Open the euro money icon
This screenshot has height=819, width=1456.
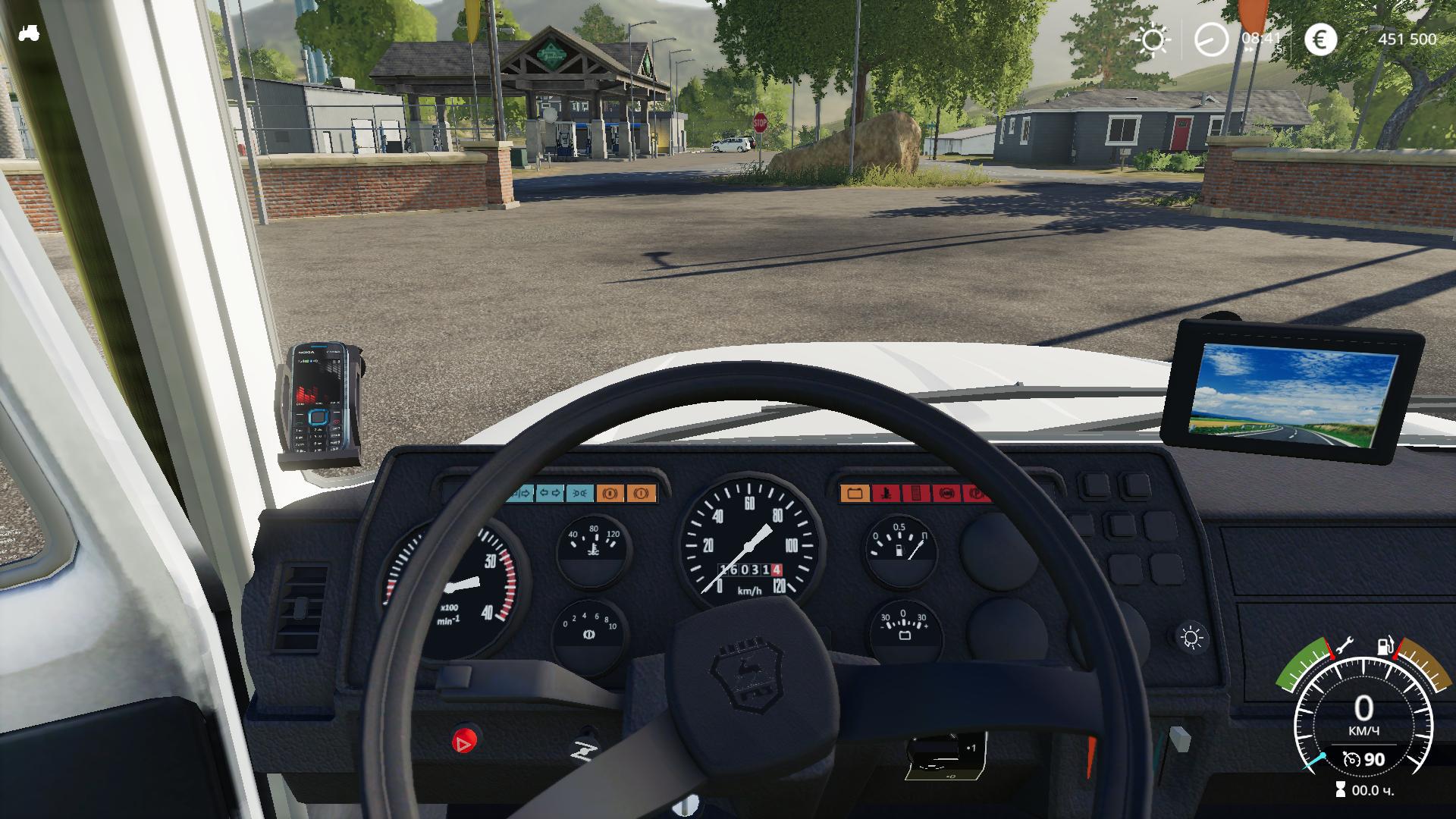(1319, 39)
